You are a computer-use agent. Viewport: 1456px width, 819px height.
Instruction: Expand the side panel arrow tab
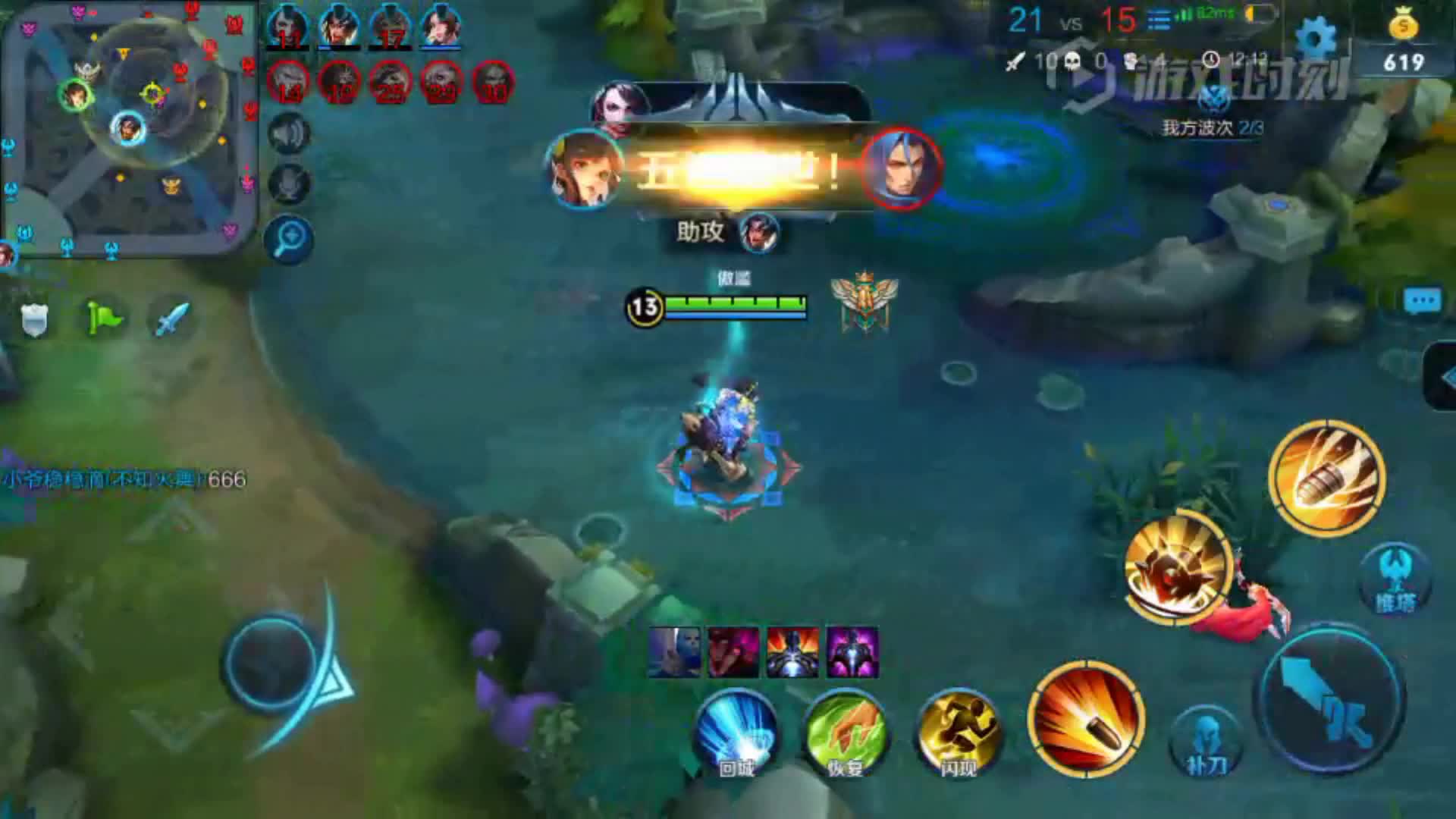click(x=1442, y=377)
